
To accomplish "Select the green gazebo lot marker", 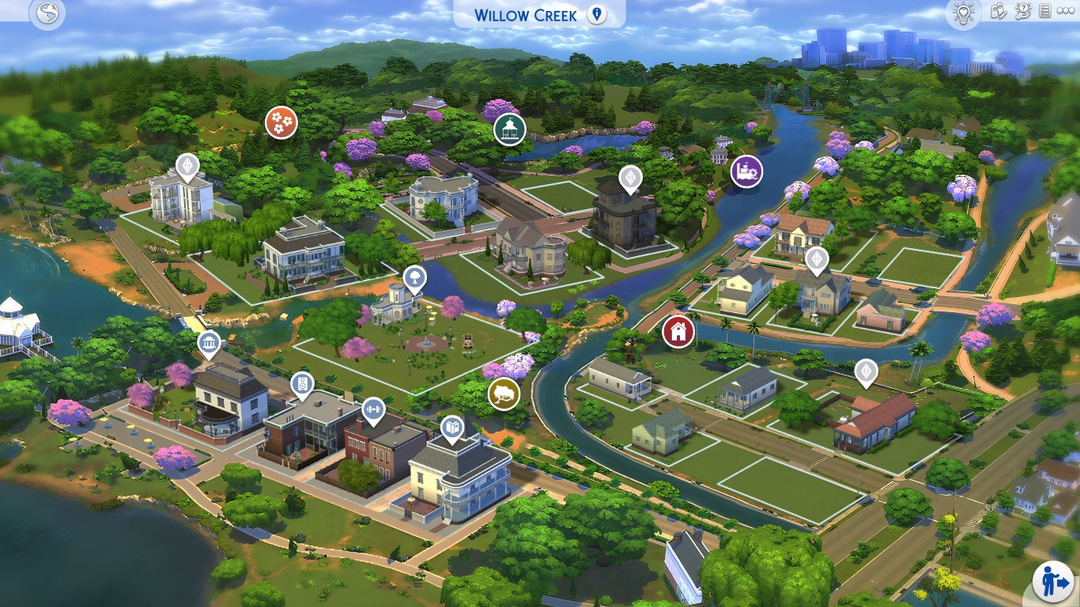I will [x=510, y=129].
